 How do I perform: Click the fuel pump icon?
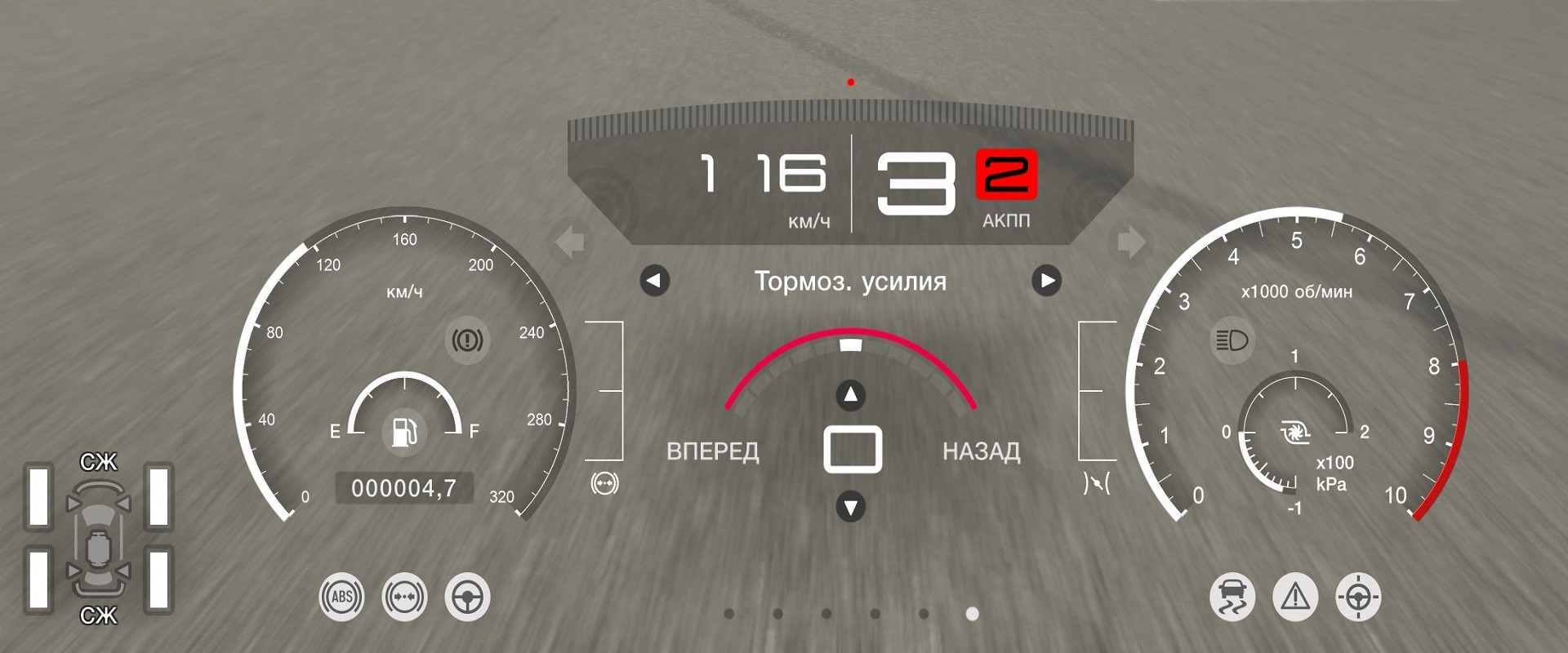(404, 430)
